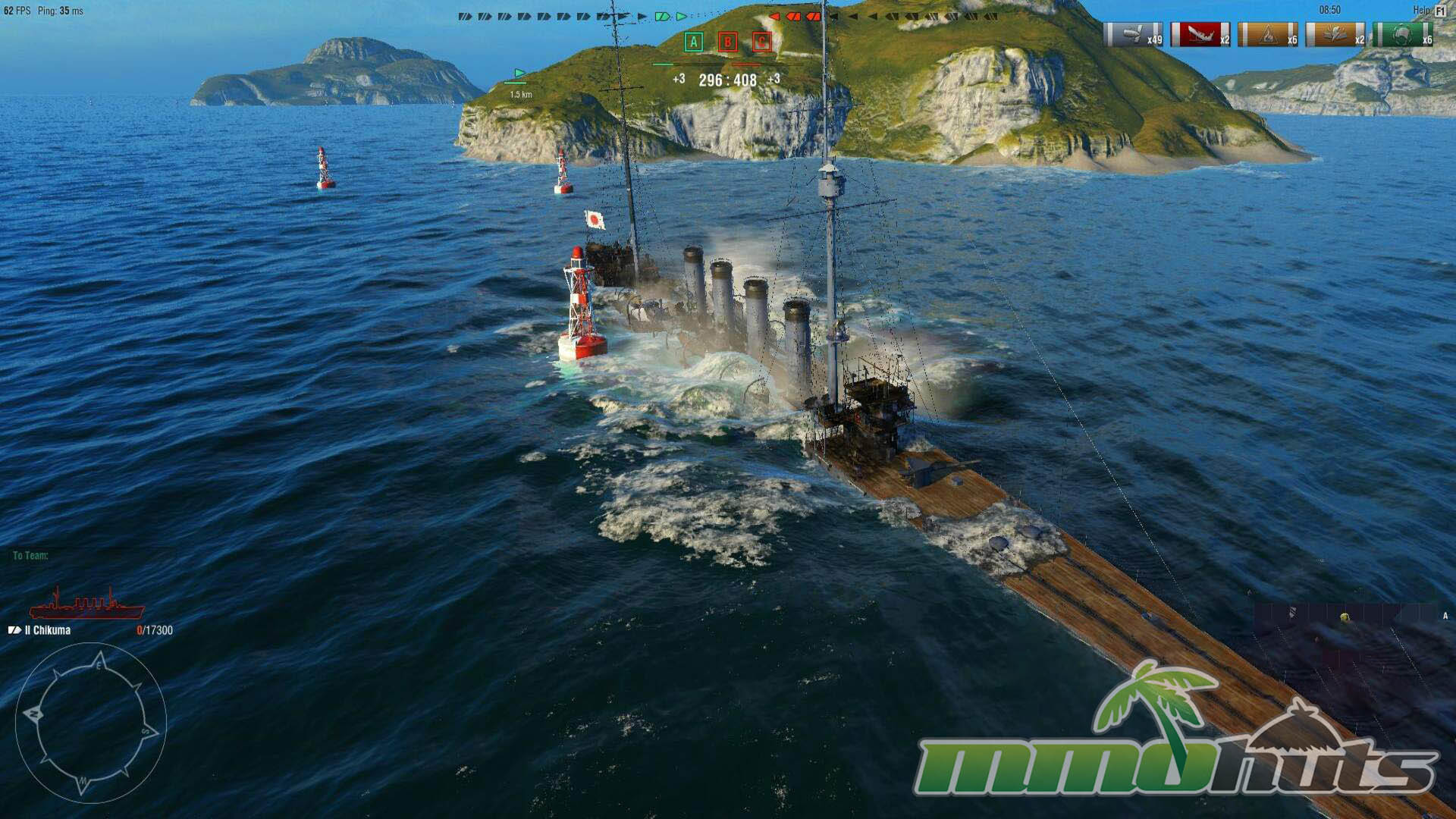This screenshot has height=819, width=1456.
Task: Click the red sinking ship ribbon
Action: click(1200, 35)
